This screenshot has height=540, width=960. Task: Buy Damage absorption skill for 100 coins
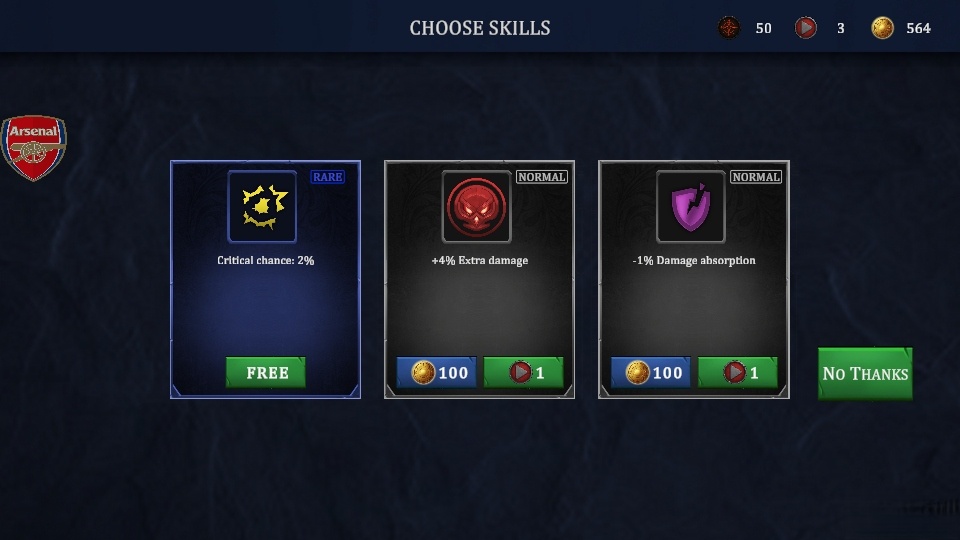click(653, 372)
